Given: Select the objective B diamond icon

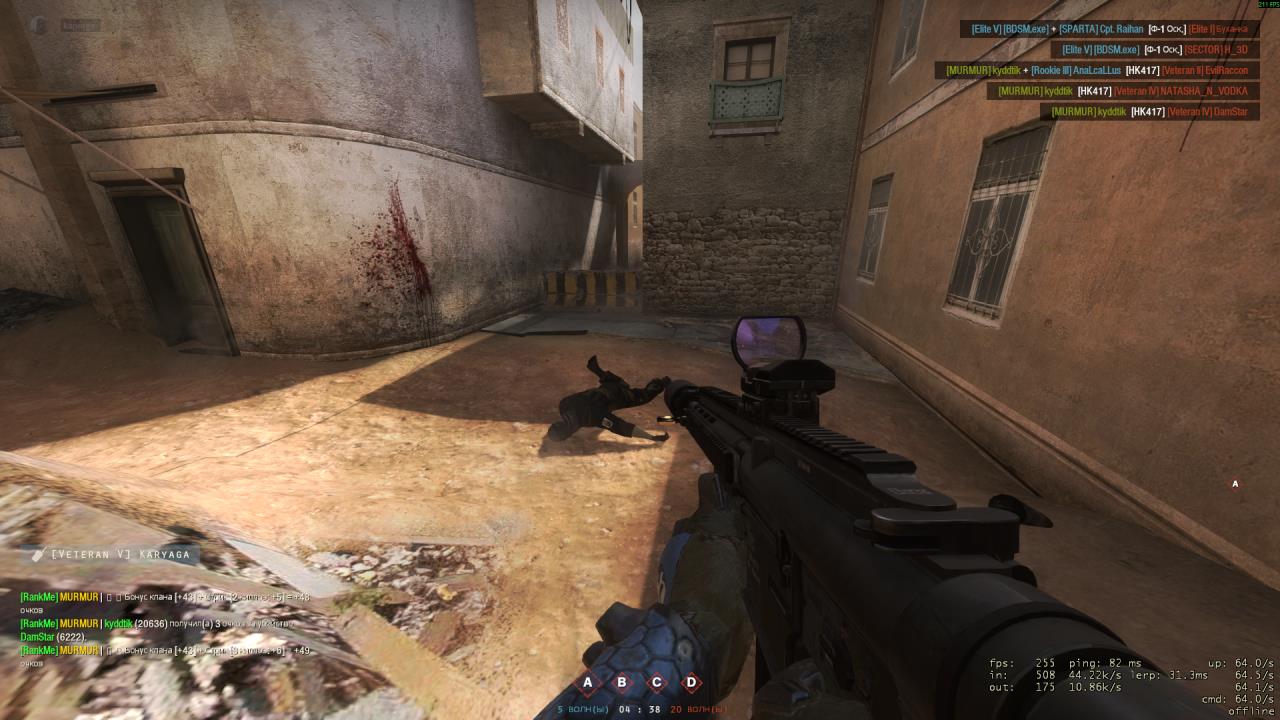Looking at the screenshot, I should (x=622, y=684).
